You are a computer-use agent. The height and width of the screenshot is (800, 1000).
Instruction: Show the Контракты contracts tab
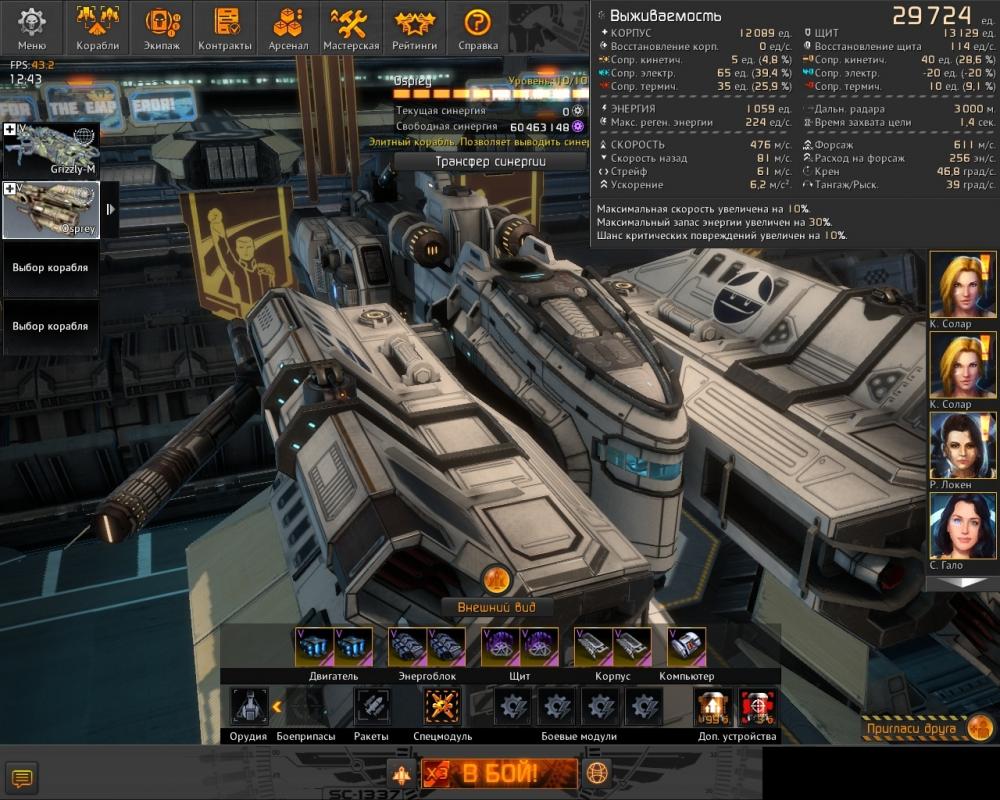pyautogui.click(x=225, y=28)
